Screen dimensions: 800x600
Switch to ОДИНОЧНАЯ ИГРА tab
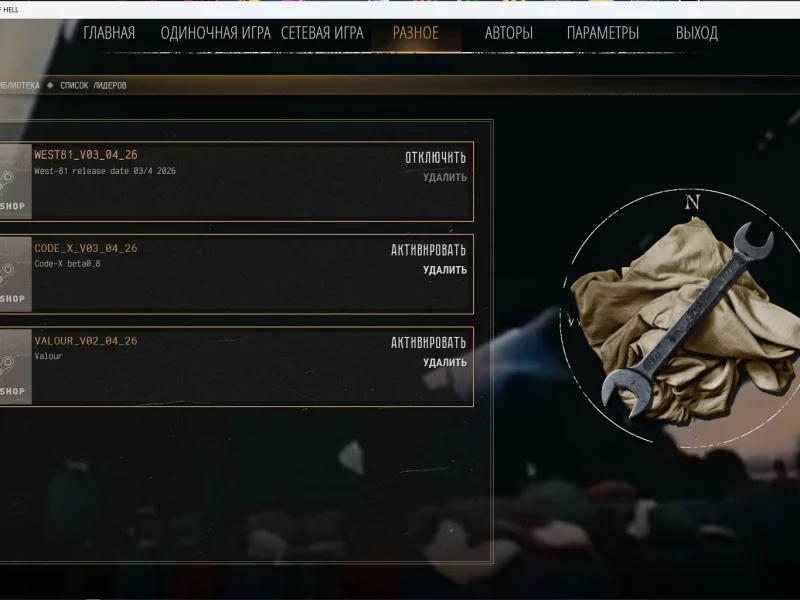(215, 33)
